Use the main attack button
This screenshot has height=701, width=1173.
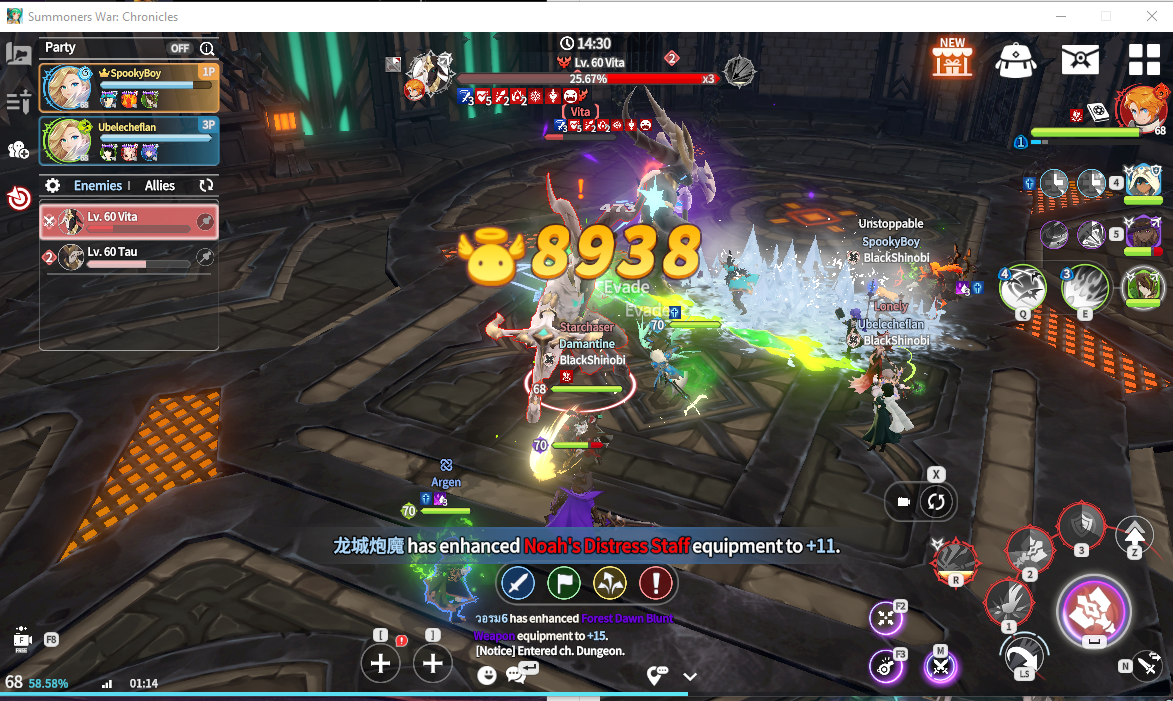tap(1093, 610)
